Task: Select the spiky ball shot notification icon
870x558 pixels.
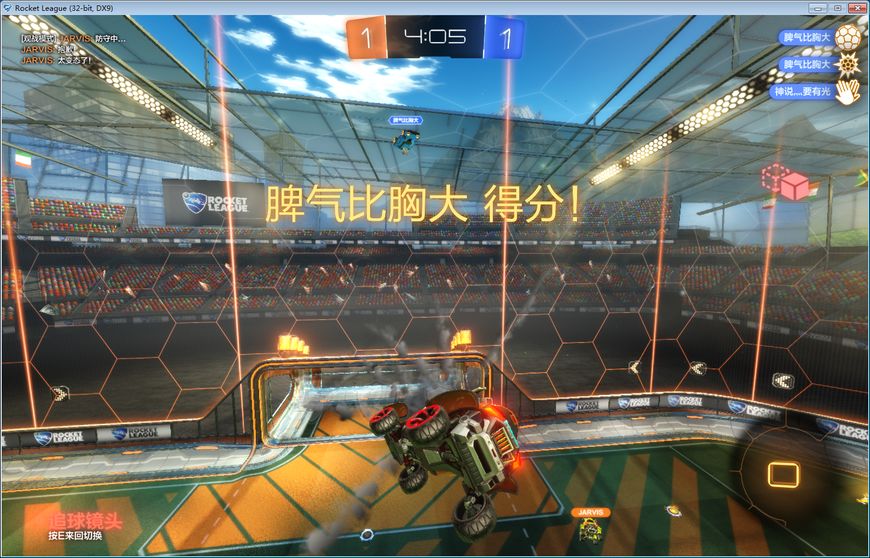Action: pyautogui.click(x=848, y=66)
